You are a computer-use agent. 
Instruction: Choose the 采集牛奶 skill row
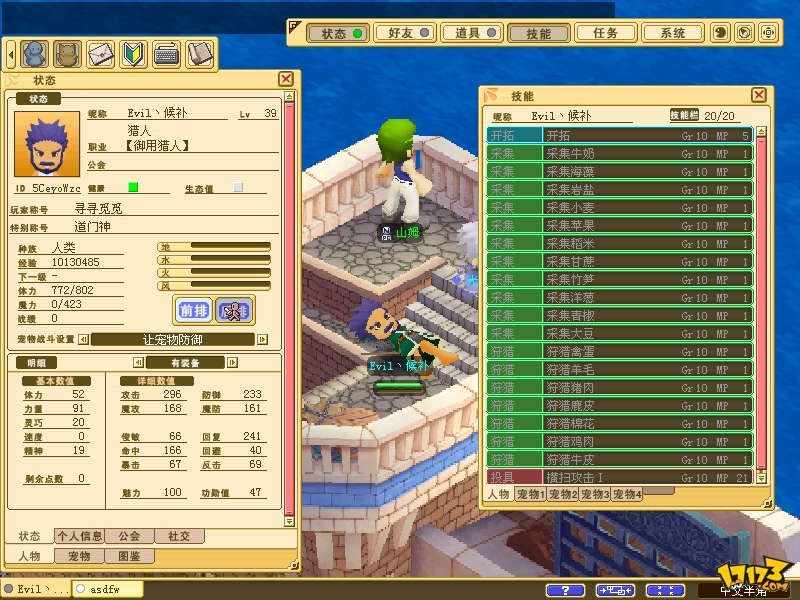619,153
